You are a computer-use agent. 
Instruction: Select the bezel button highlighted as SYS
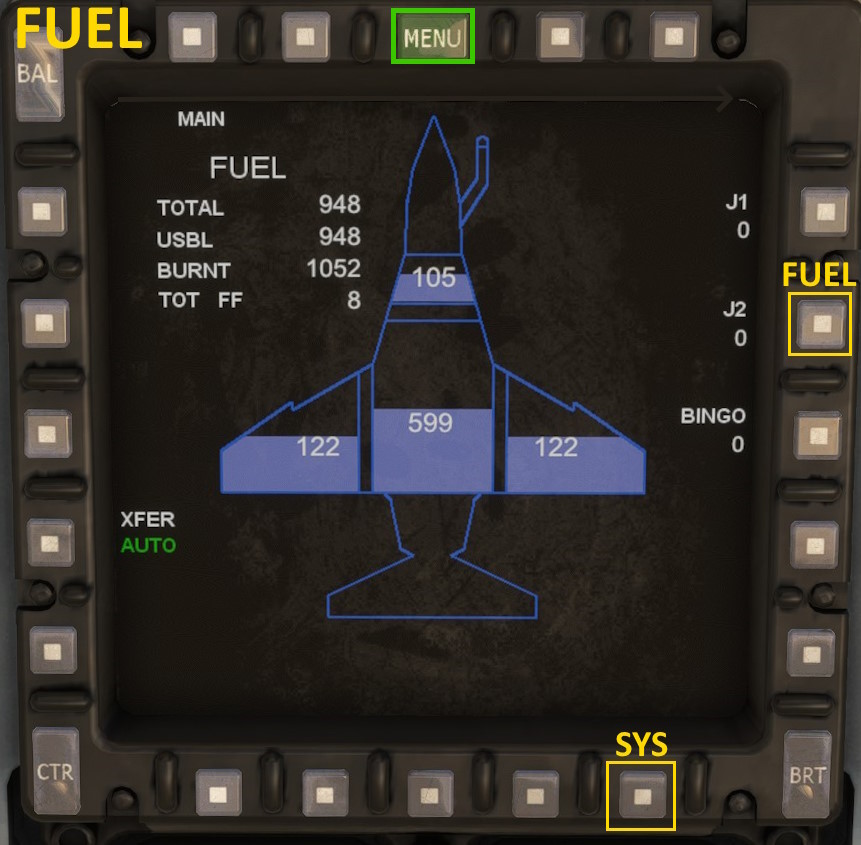tap(641, 796)
